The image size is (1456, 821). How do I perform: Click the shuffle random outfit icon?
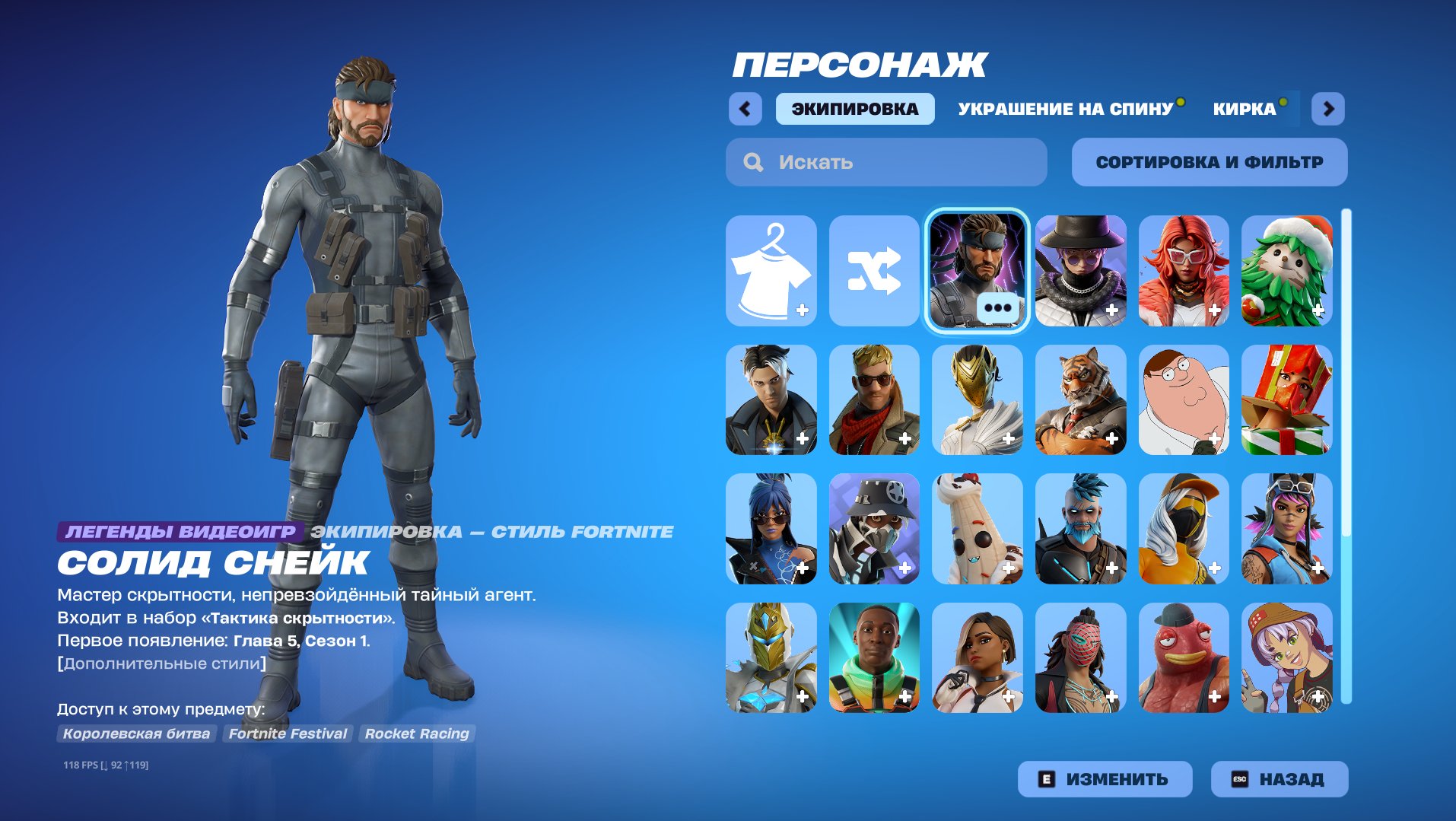pos(873,272)
